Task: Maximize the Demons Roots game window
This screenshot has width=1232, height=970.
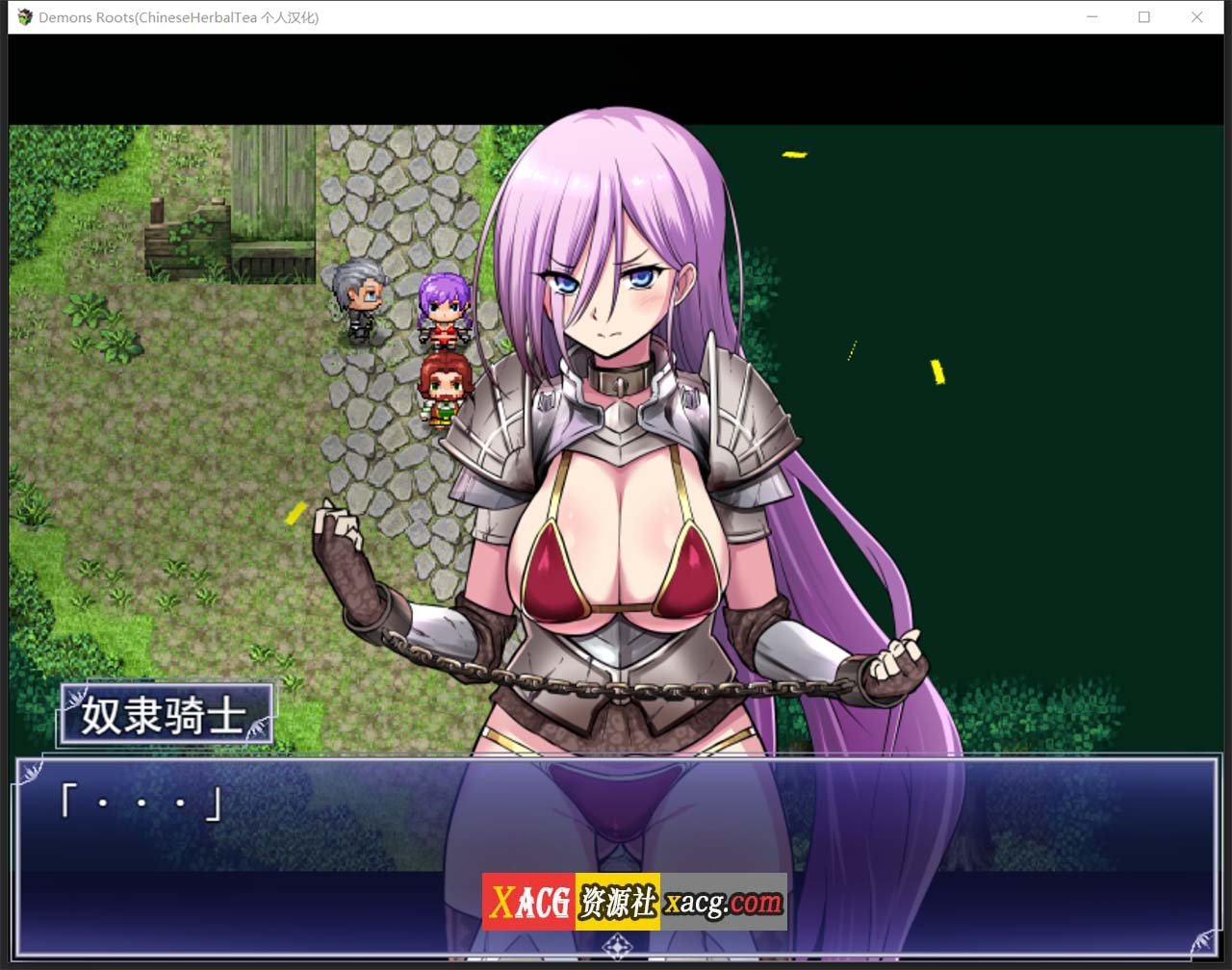Action: pyautogui.click(x=1143, y=17)
